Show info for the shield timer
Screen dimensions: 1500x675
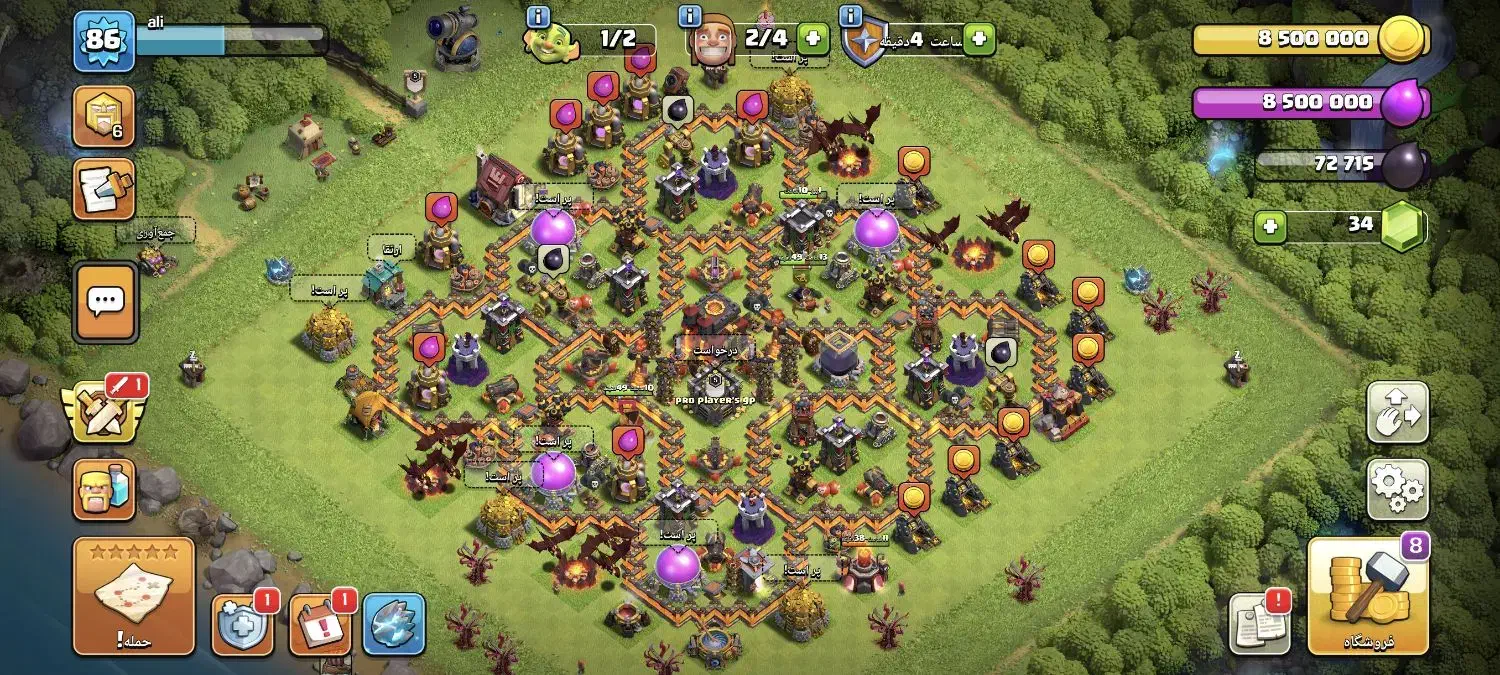click(x=851, y=17)
